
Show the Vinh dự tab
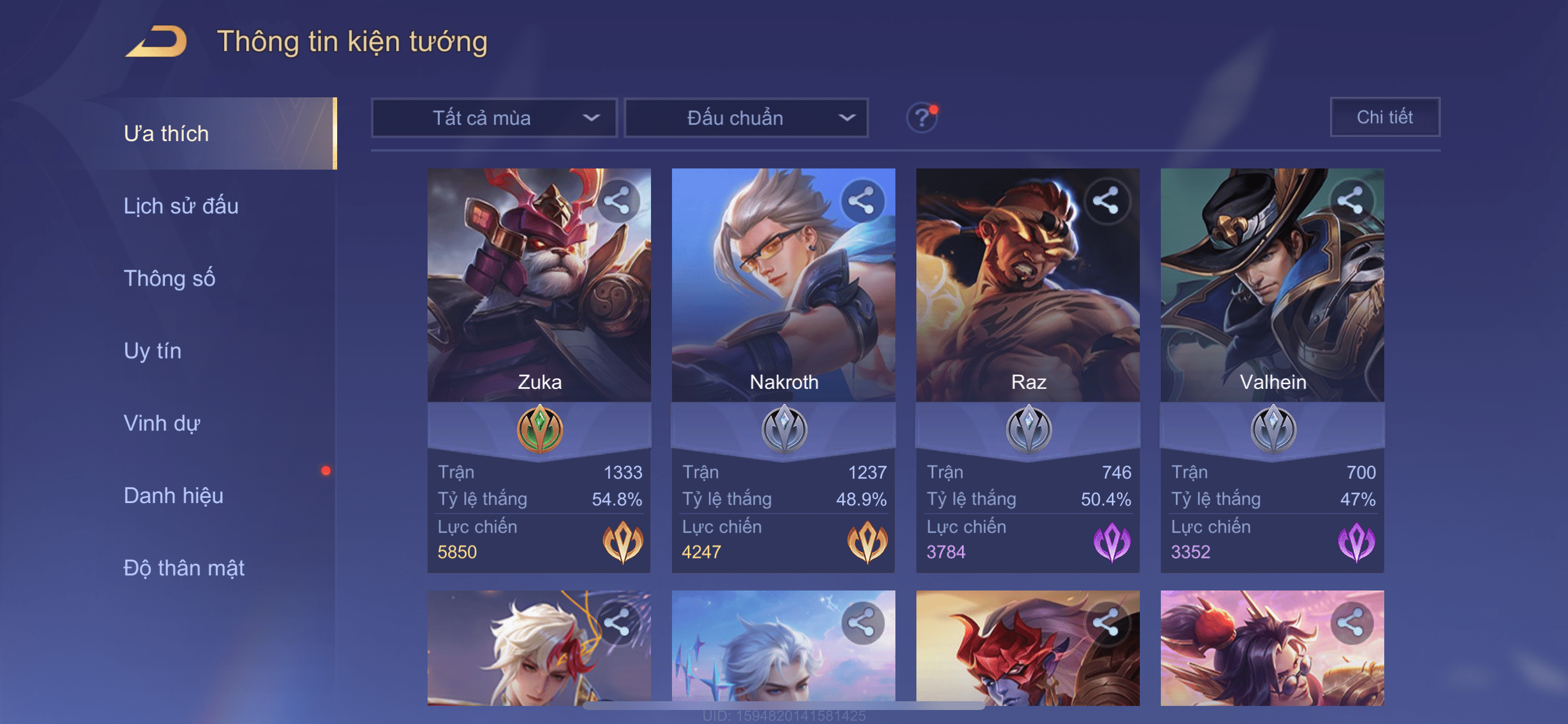tap(162, 423)
